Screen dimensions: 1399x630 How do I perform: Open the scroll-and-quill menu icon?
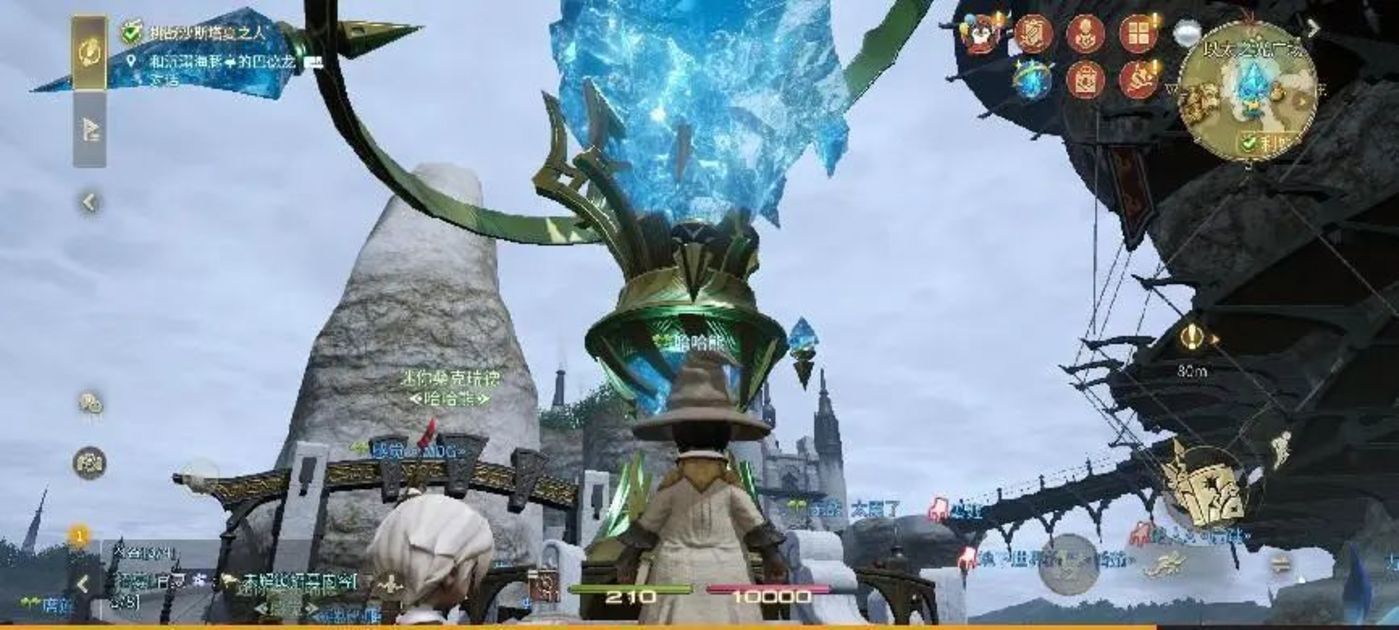point(1033,34)
